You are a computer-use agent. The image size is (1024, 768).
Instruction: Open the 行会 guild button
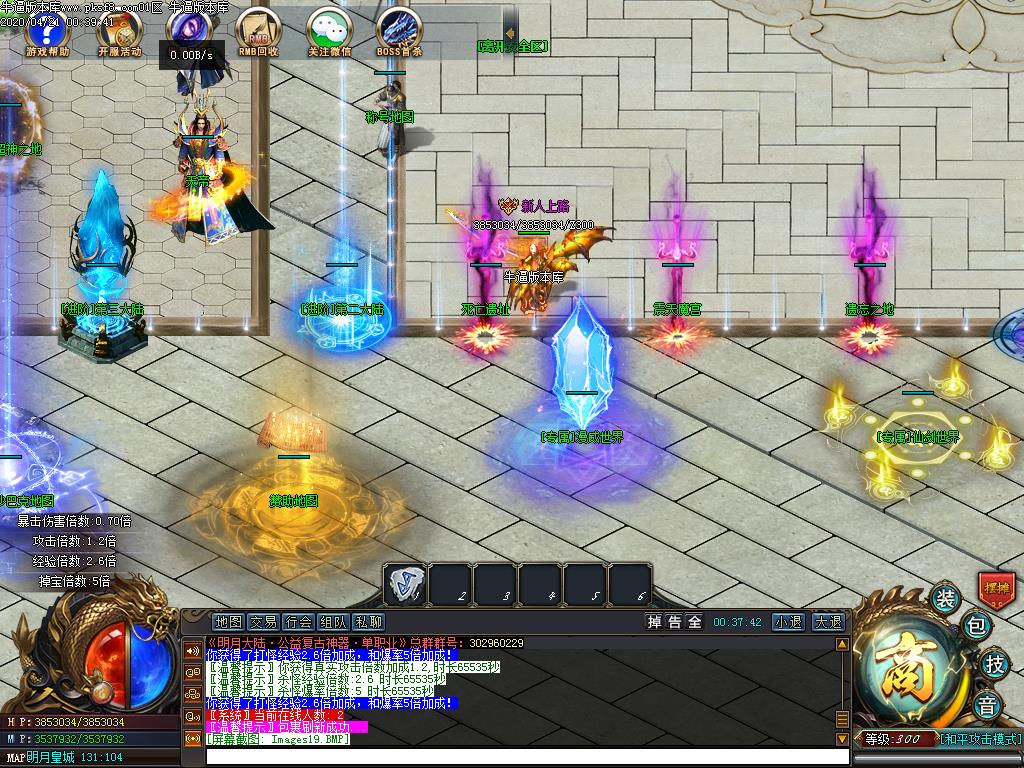pos(298,622)
